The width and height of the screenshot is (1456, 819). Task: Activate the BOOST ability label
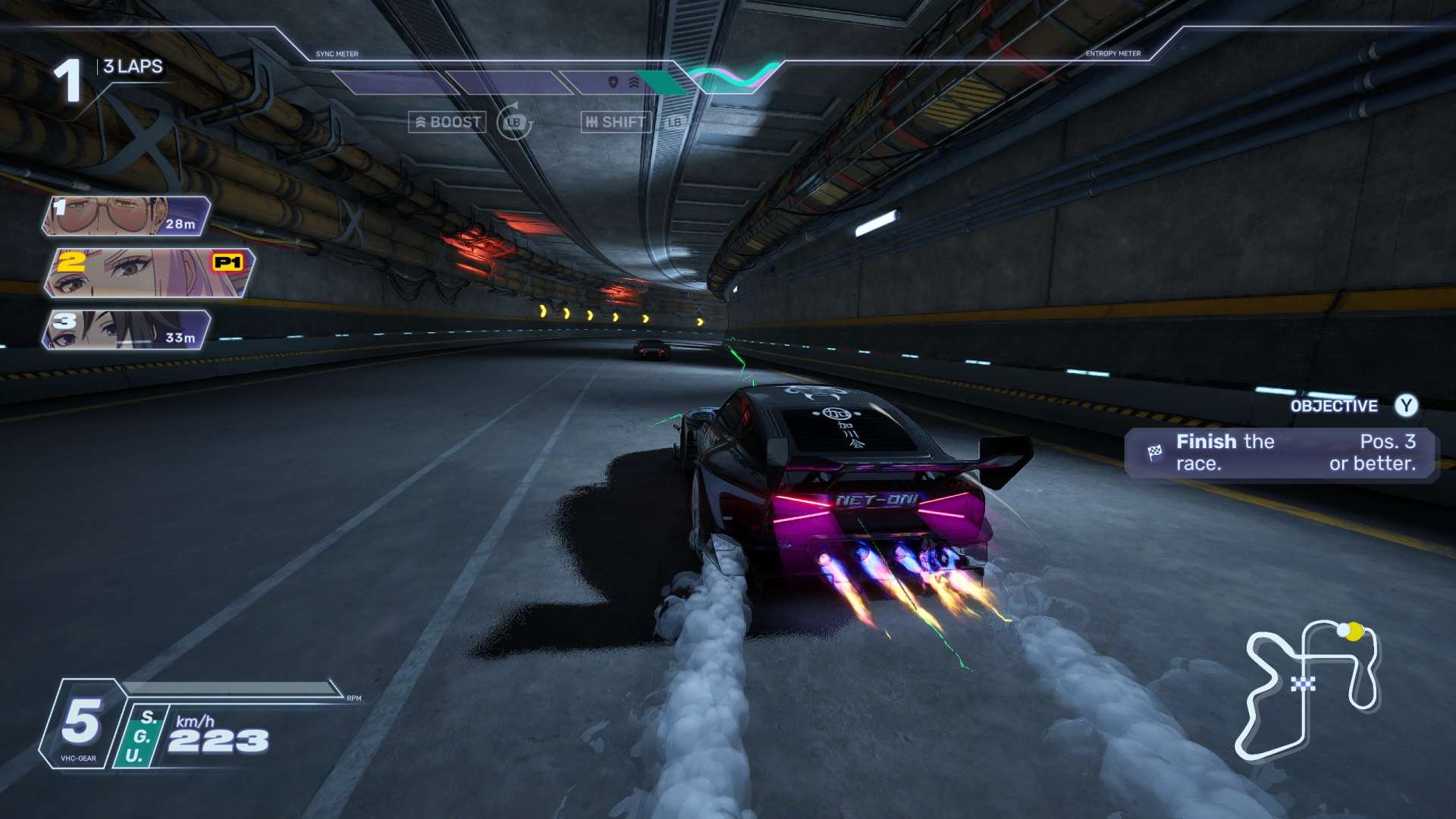coord(447,122)
